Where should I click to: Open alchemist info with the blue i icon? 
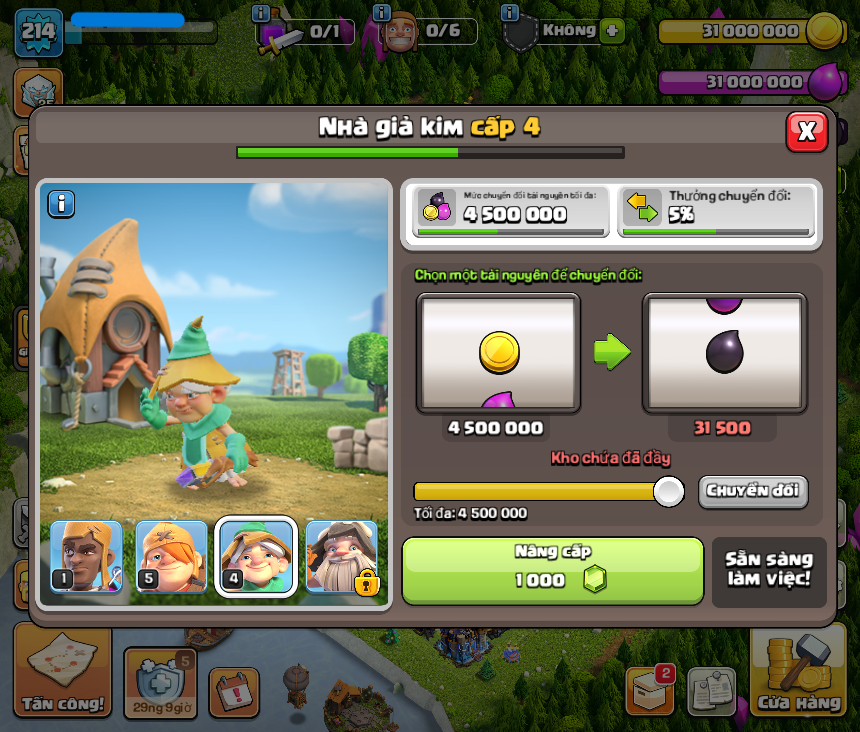[62, 204]
